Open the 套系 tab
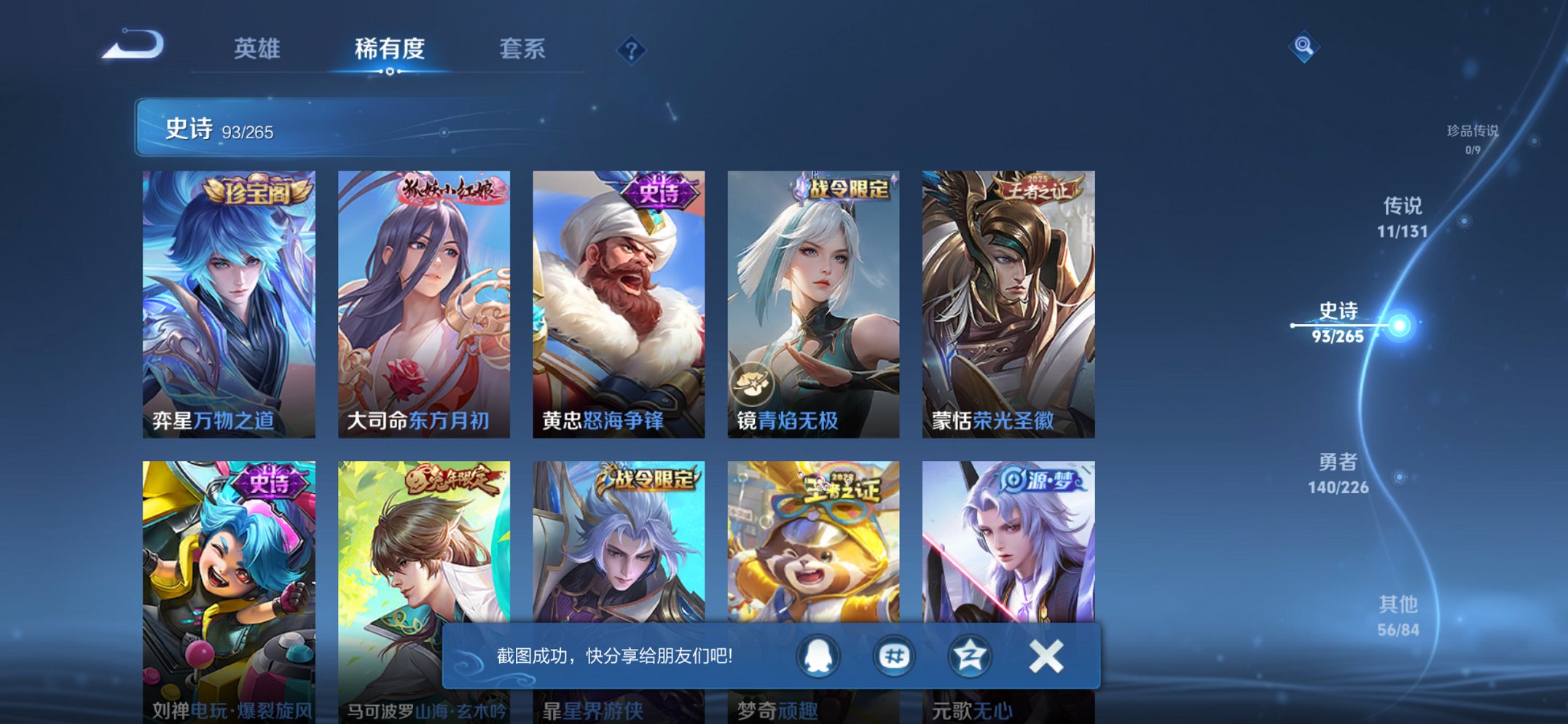This screenshot has width=1568, height=724. click(522, 48)
